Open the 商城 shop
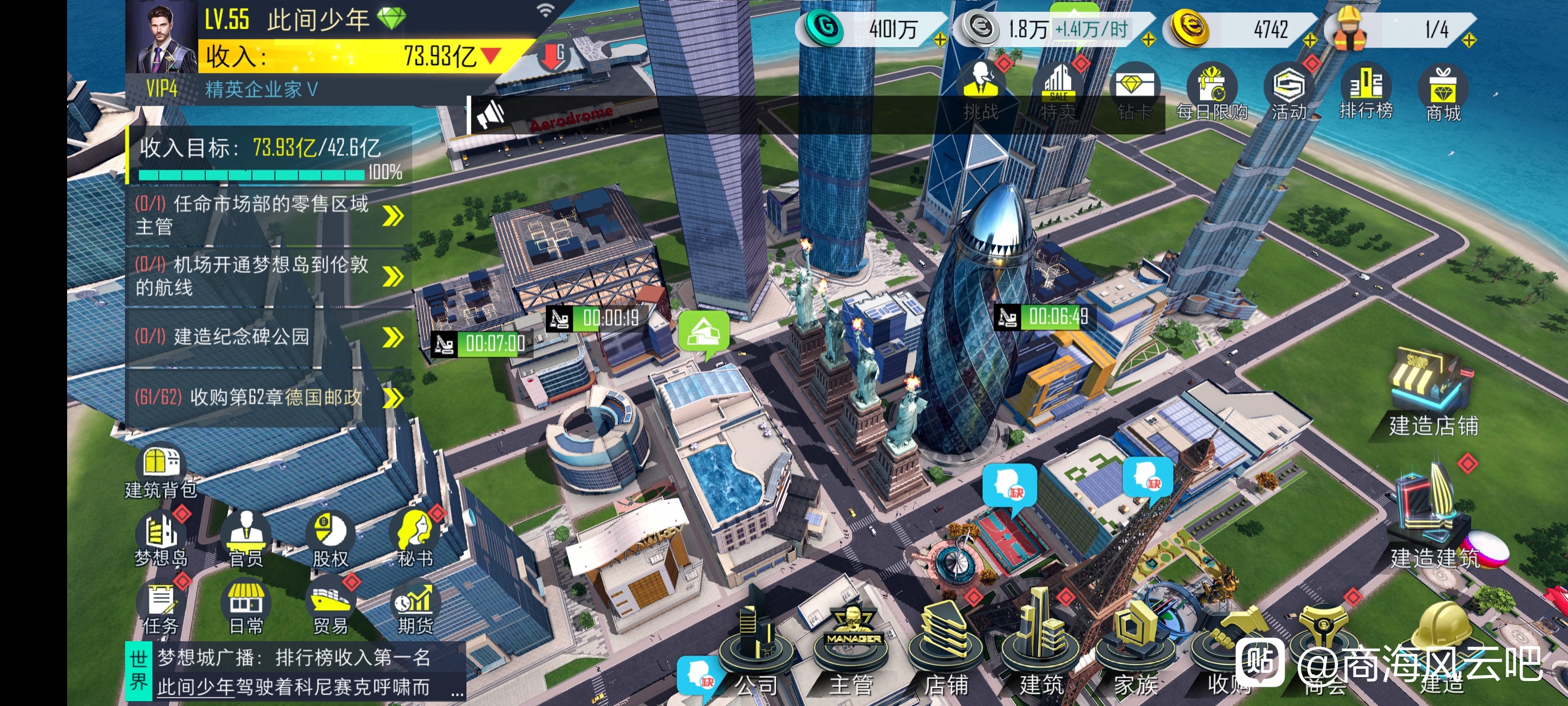This screenshot has height=706, width=1568. click(x=1443, y=91)
